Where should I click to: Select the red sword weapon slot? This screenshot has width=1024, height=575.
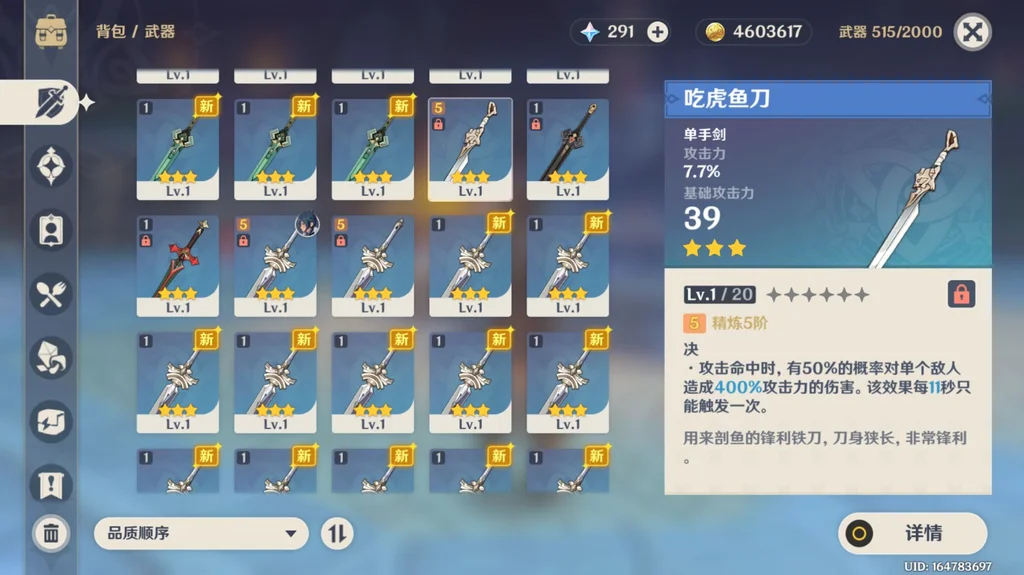pyautogui.click(x=177, y=265)
